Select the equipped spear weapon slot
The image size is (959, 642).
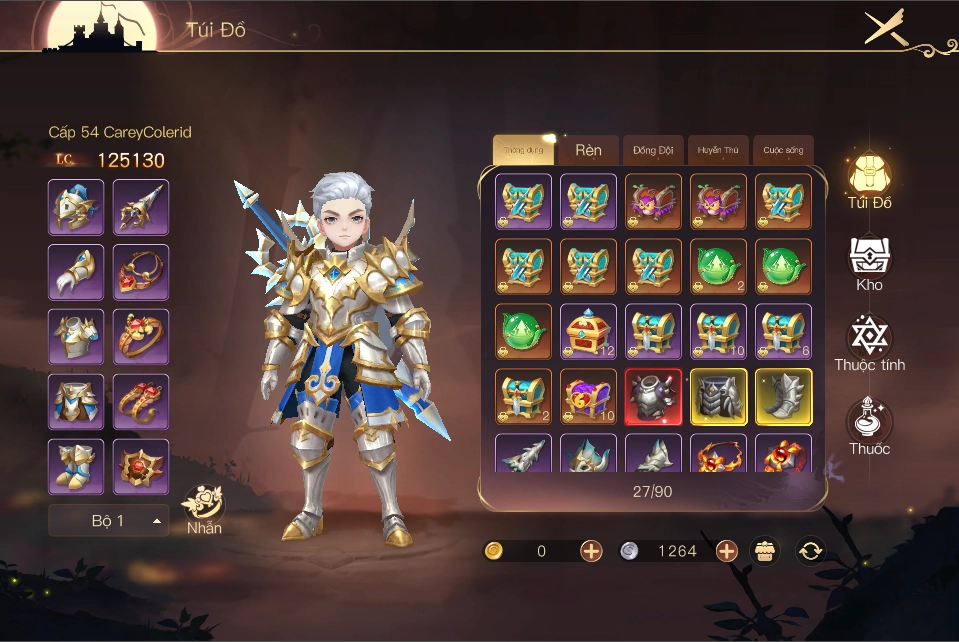tap(141, 207)
